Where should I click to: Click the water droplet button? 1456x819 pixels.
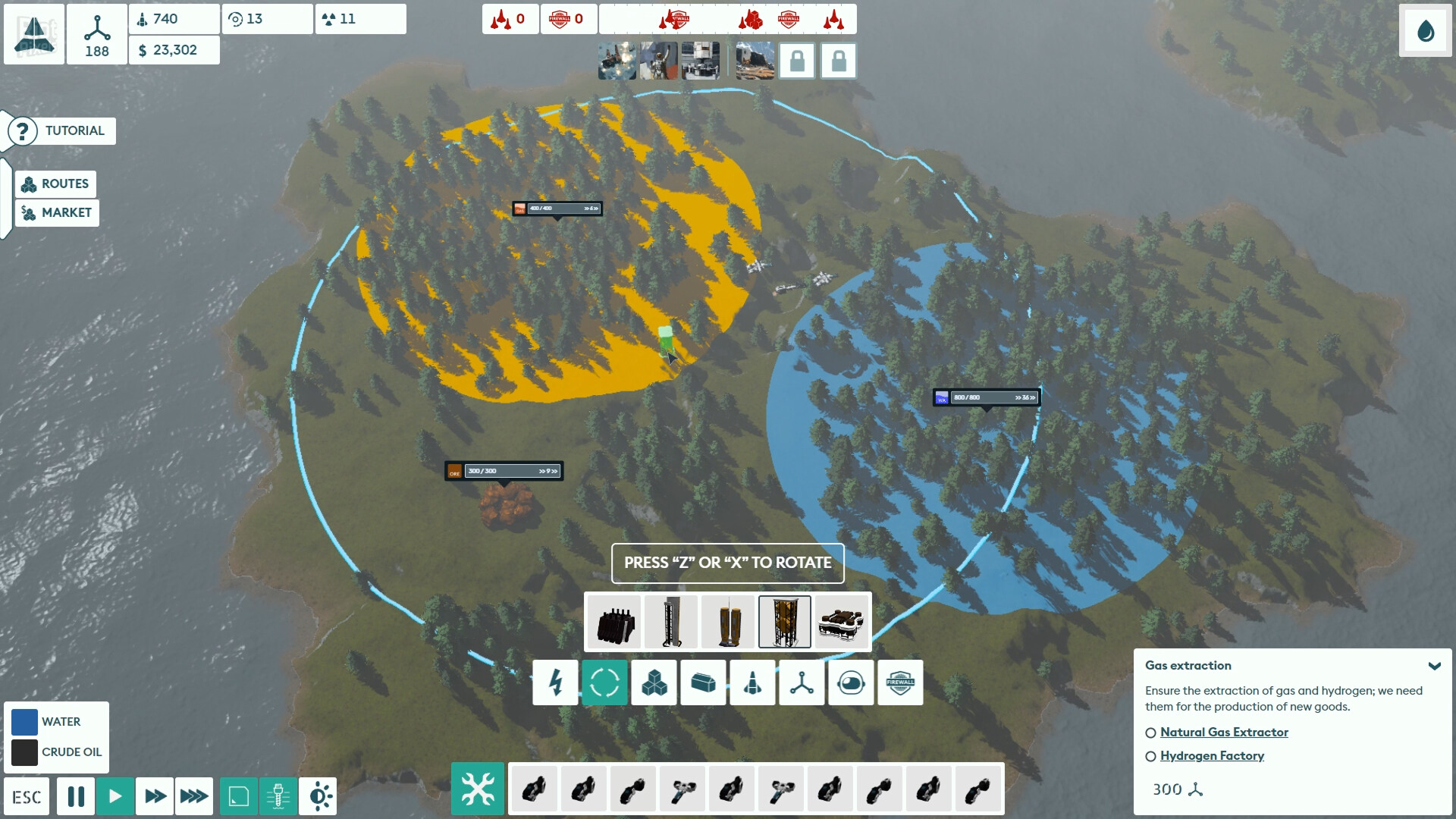click(1426, 31)
